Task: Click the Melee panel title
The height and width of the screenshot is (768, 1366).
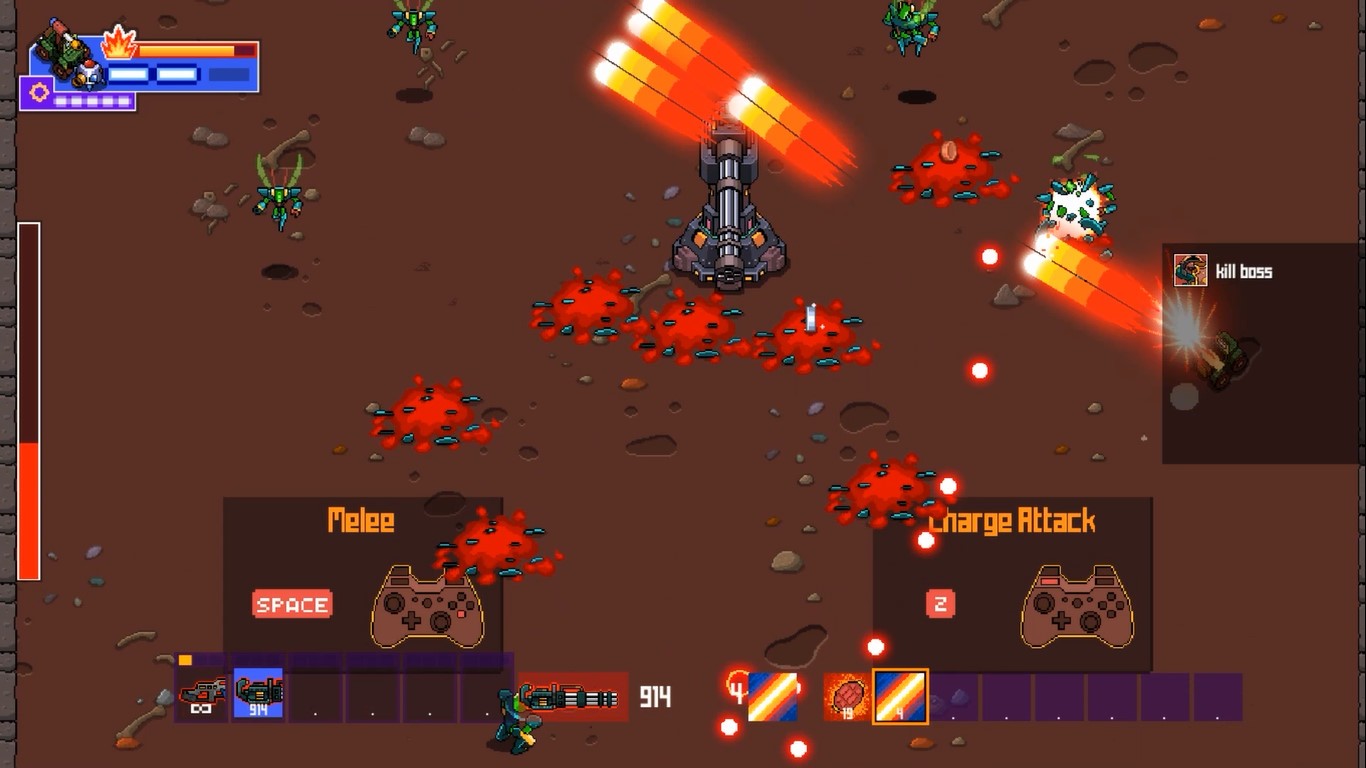Action: 358,520
